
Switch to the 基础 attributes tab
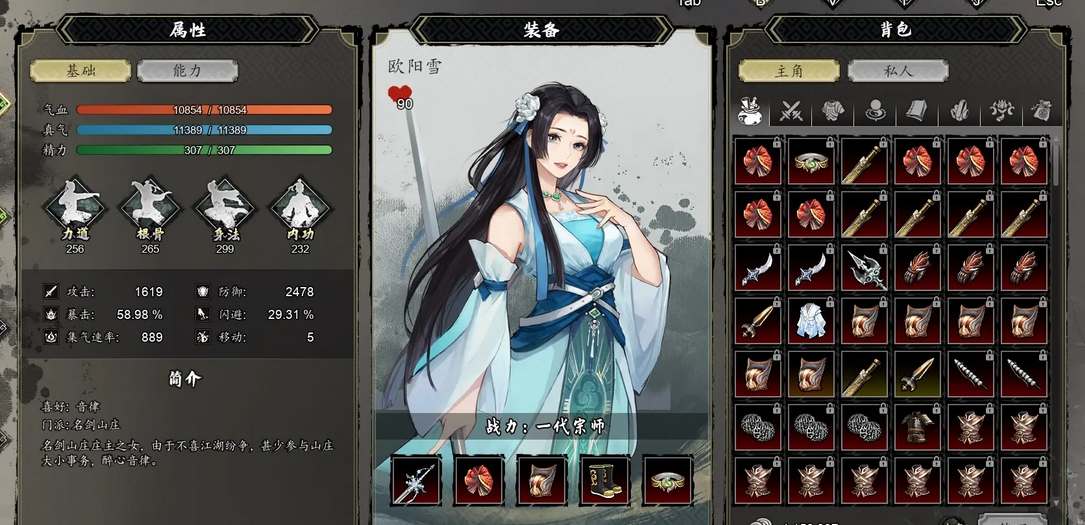pyautogui.click(x=80, y=71)
